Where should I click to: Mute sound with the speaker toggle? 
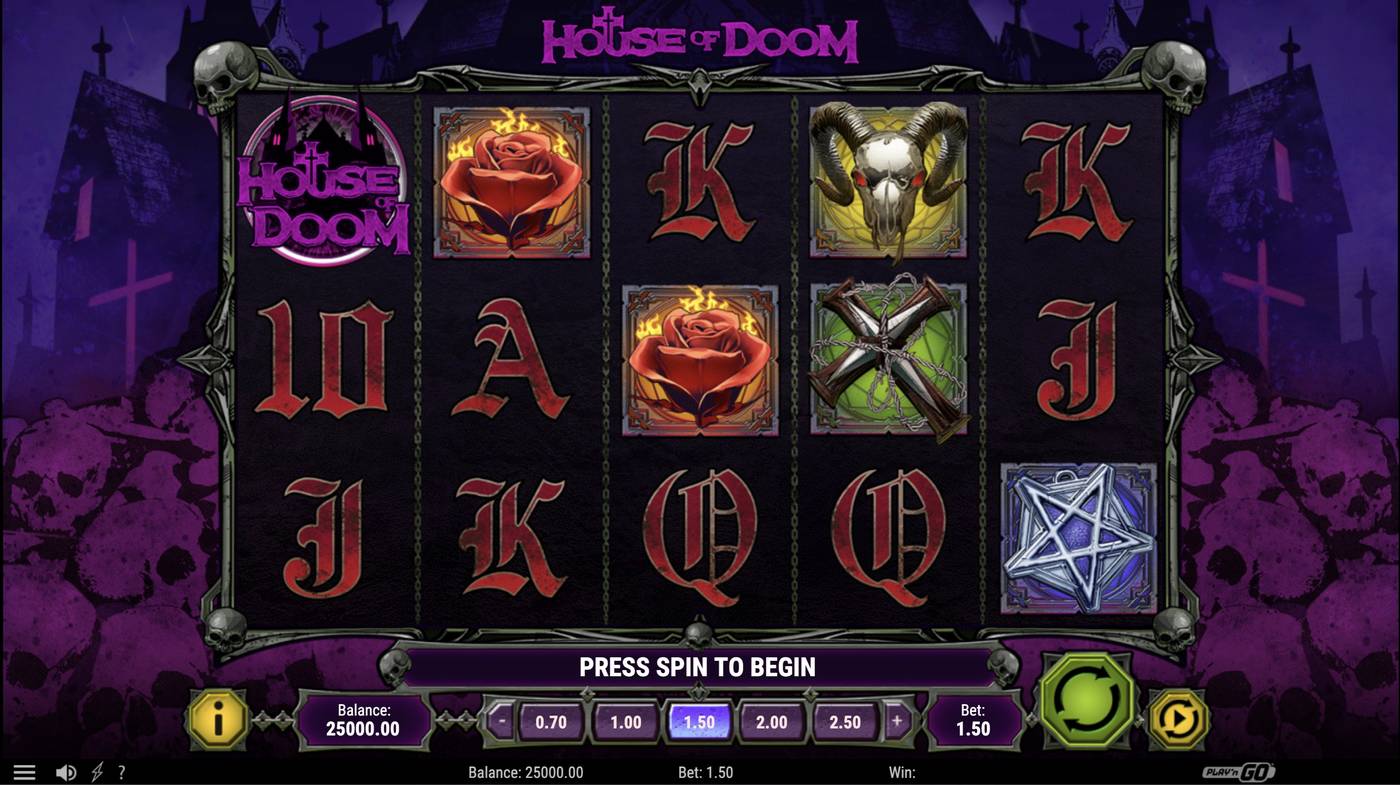point(66,769)
